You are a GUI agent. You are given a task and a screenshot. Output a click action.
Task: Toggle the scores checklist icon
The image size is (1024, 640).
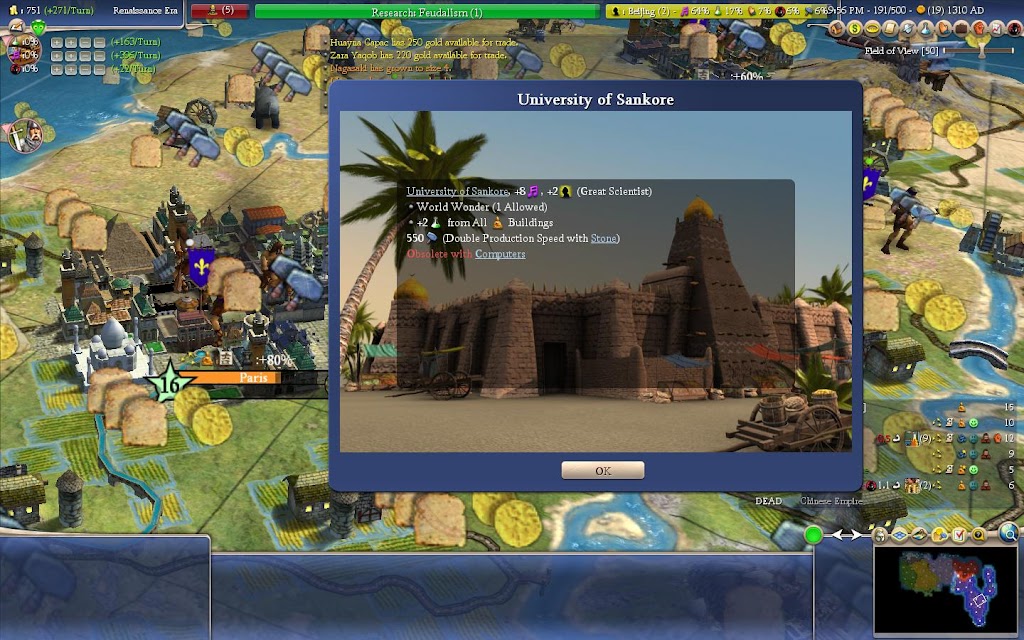coord(963,535)
